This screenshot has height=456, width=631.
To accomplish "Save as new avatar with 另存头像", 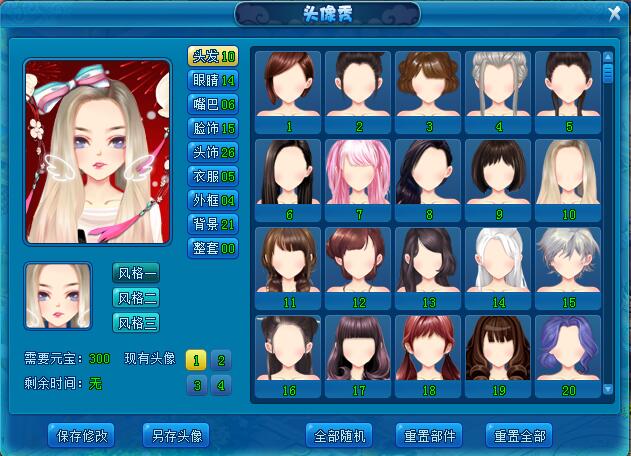I will [177, 436].
